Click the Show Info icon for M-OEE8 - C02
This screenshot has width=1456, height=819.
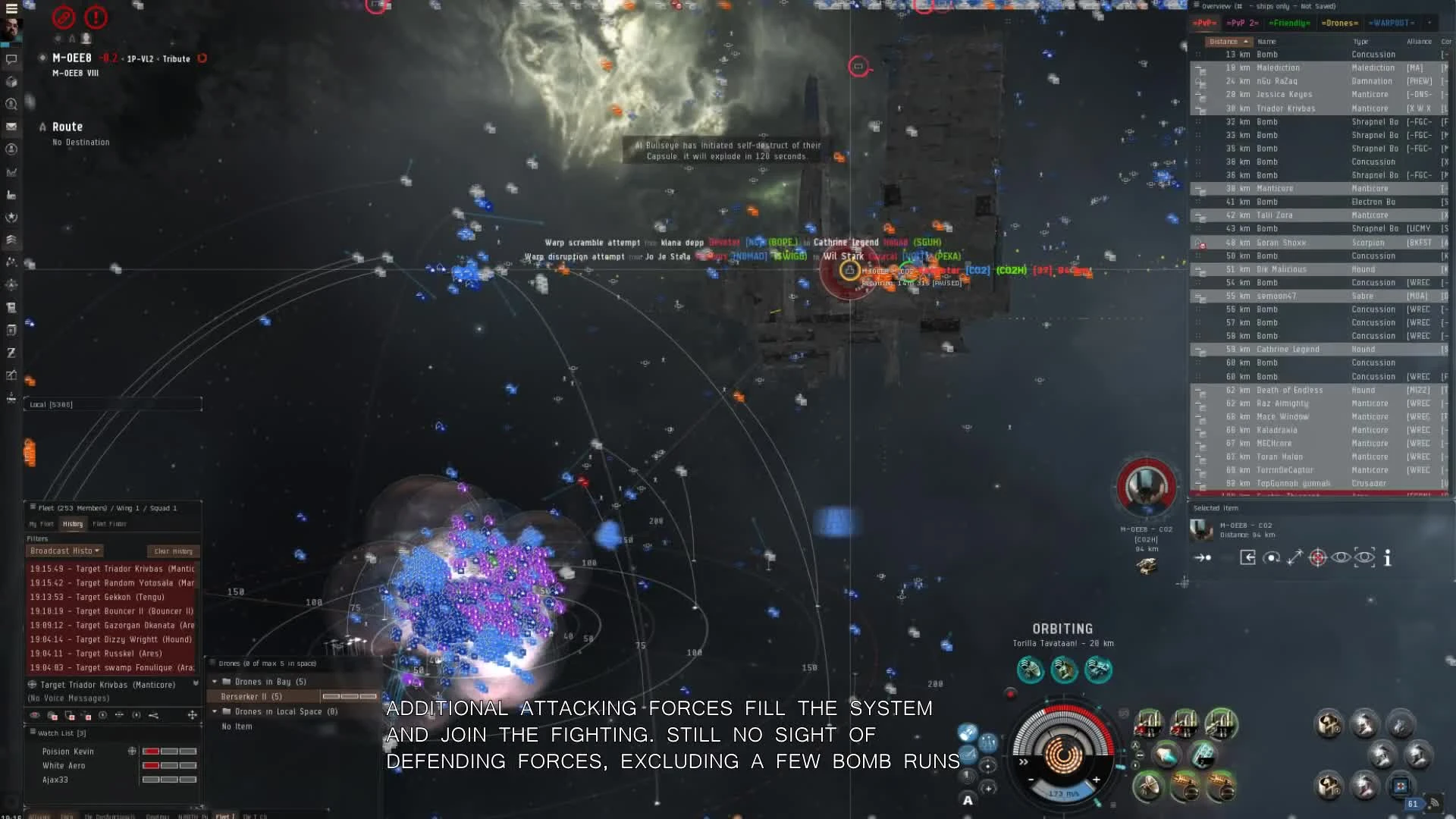(x=1389, y=557)
